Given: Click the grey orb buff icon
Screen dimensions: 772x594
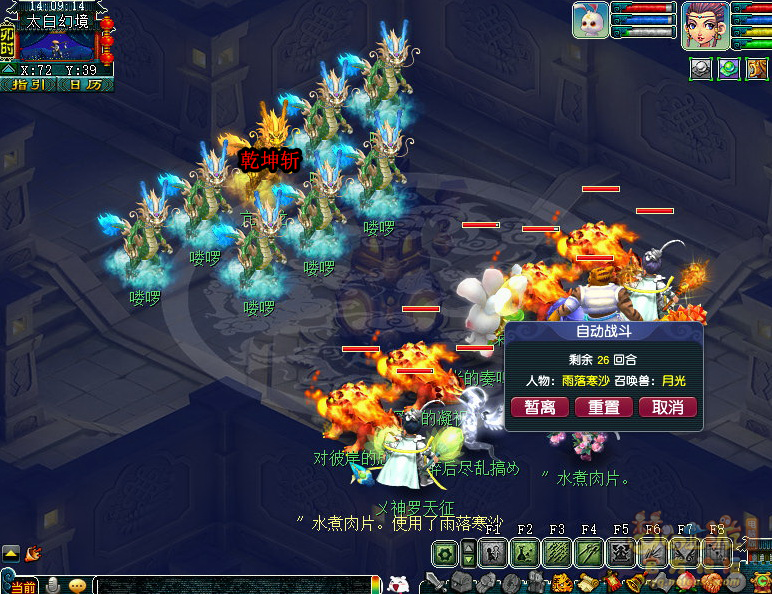Looking at the screenshot, I should point(701,68).
